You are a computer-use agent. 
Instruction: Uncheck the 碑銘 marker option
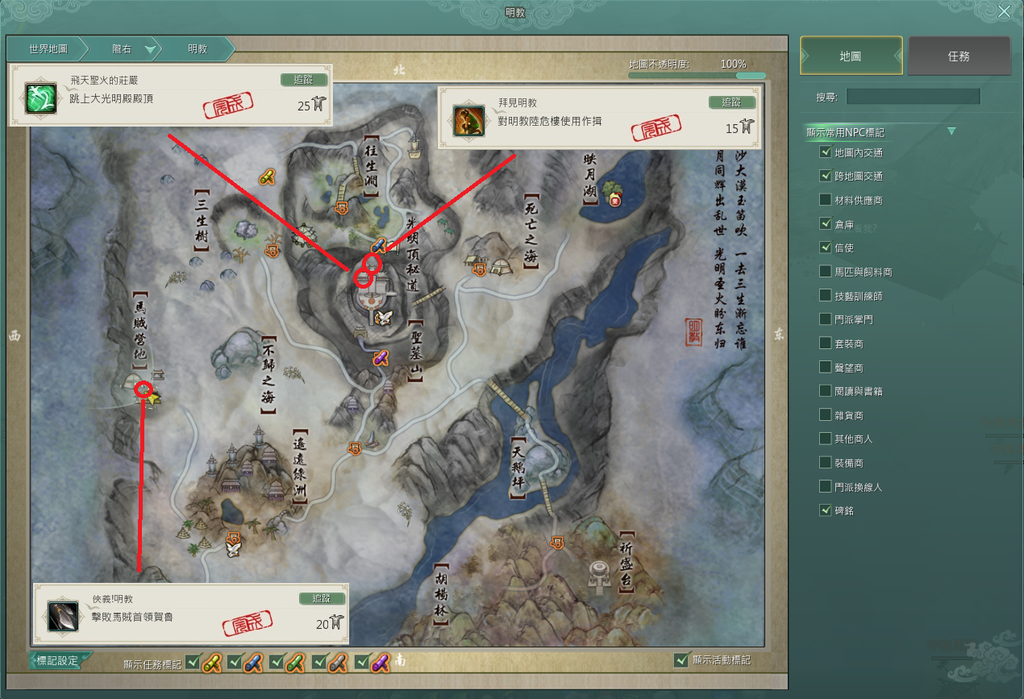825,510
